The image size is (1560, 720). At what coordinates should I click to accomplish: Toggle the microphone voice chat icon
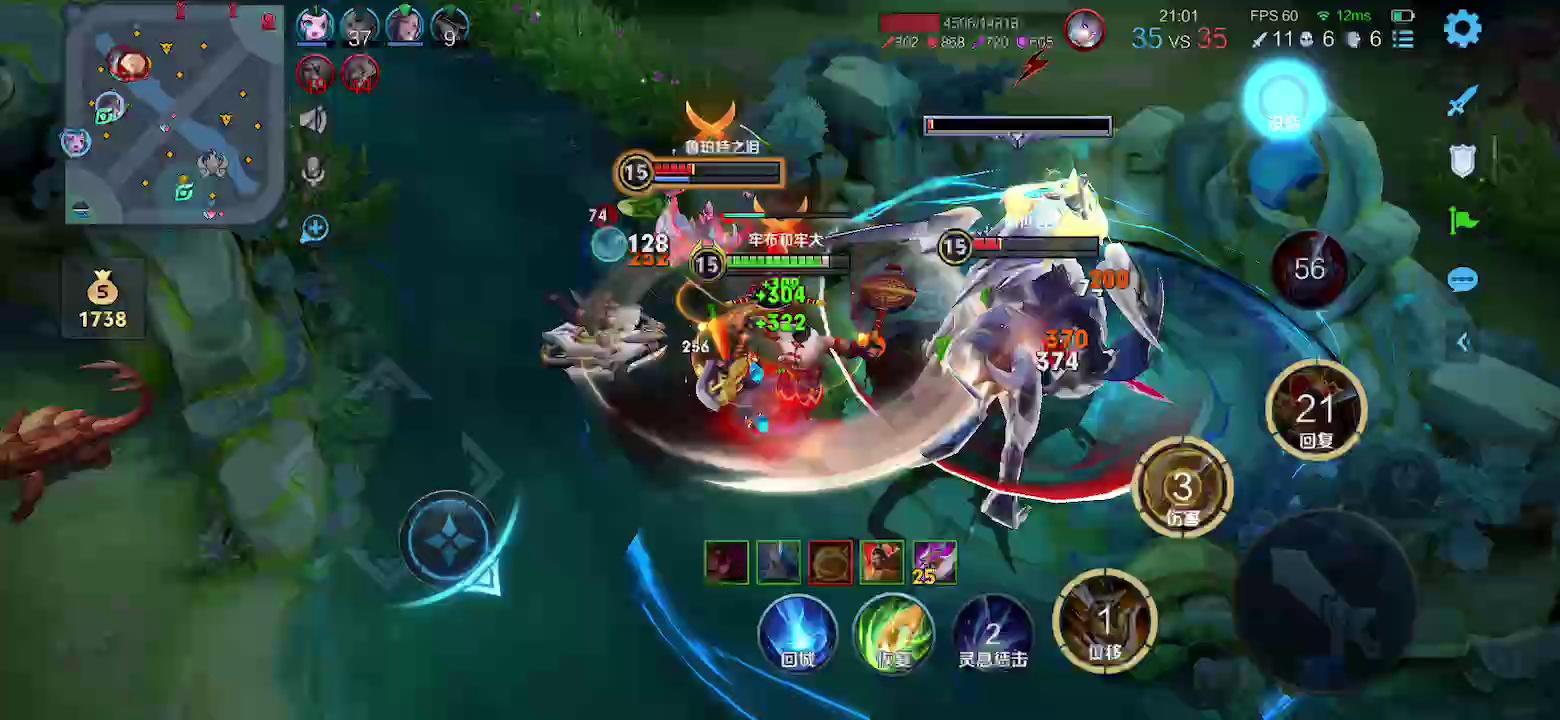tap(313, 173)
